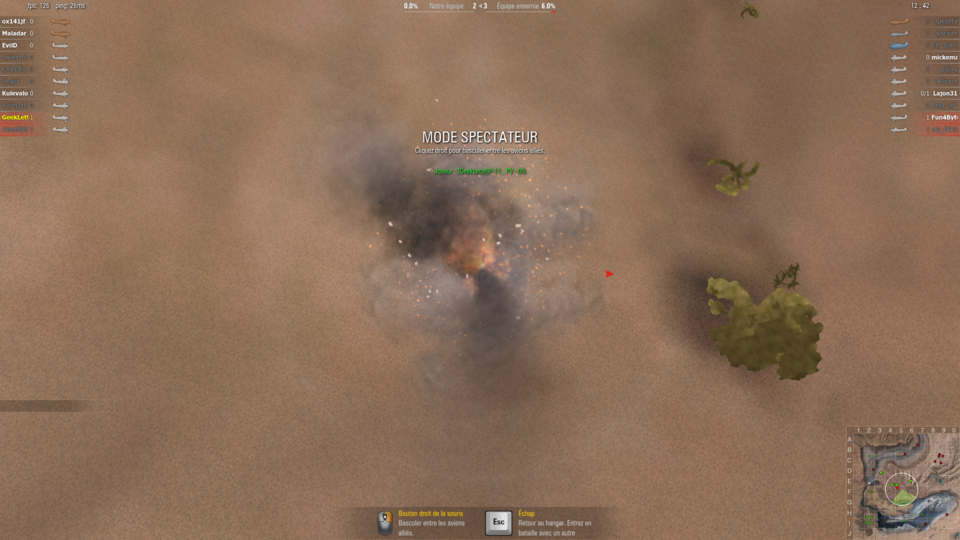Select enemy player mickemz in the roster

click(x=944, y=57)
